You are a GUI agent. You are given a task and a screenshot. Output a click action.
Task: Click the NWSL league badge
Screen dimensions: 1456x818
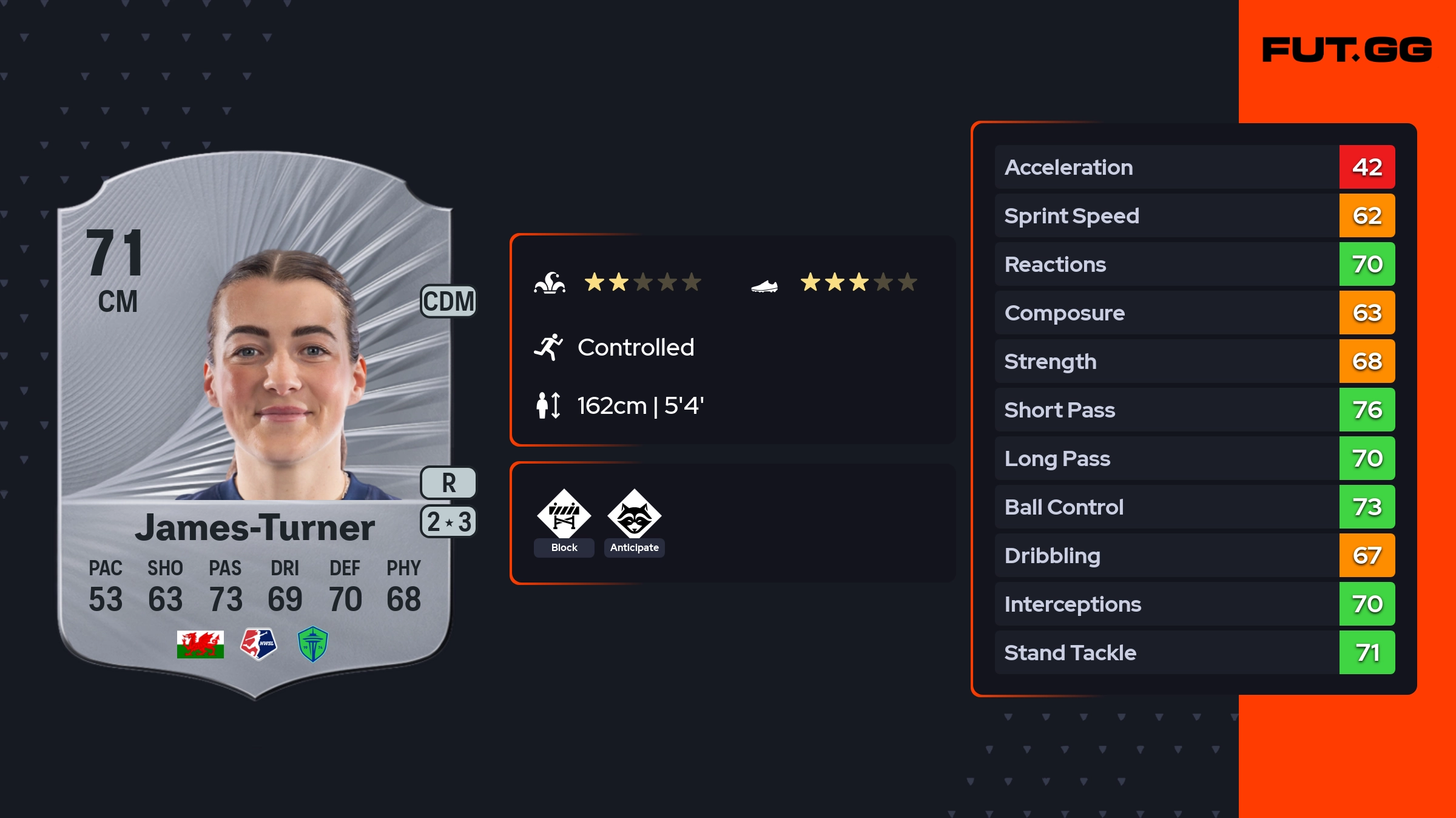click(258, 644)
